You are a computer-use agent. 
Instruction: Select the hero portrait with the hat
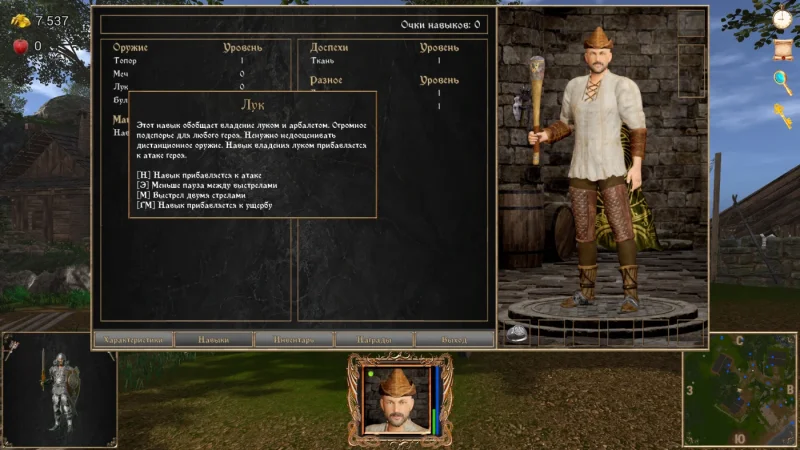(x=398, y=399)
